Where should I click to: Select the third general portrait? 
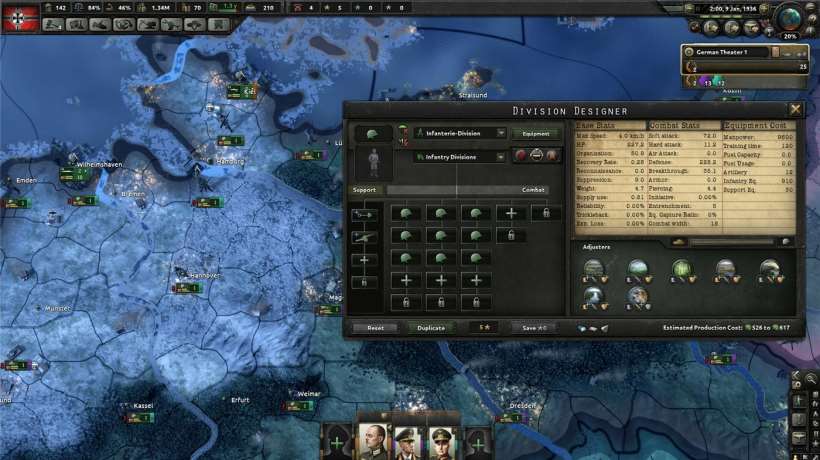(443, 440)
